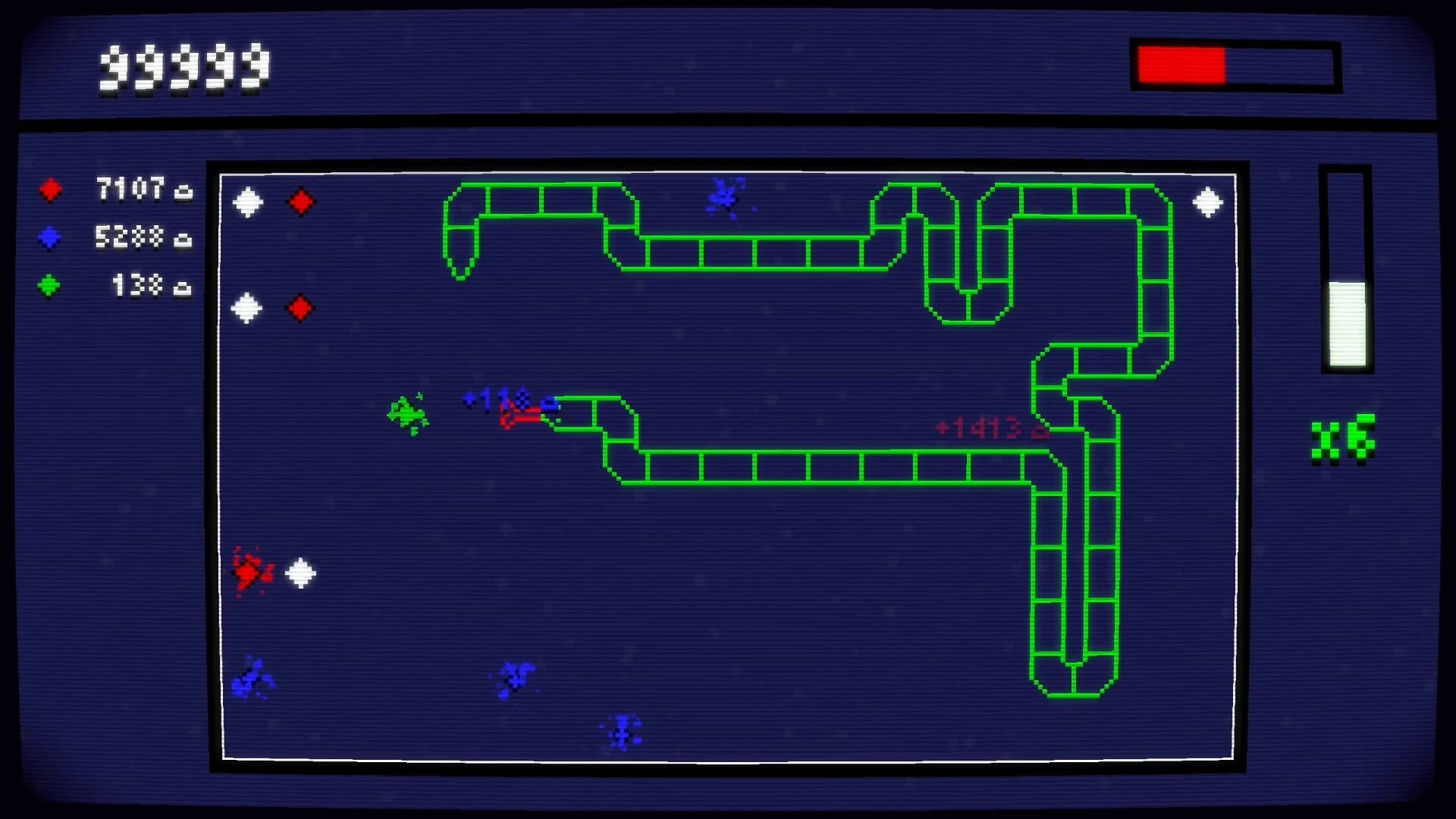Click the trophy icon beside the 138 score
The height and width of the screenshot is (819, 1456).
182,288
